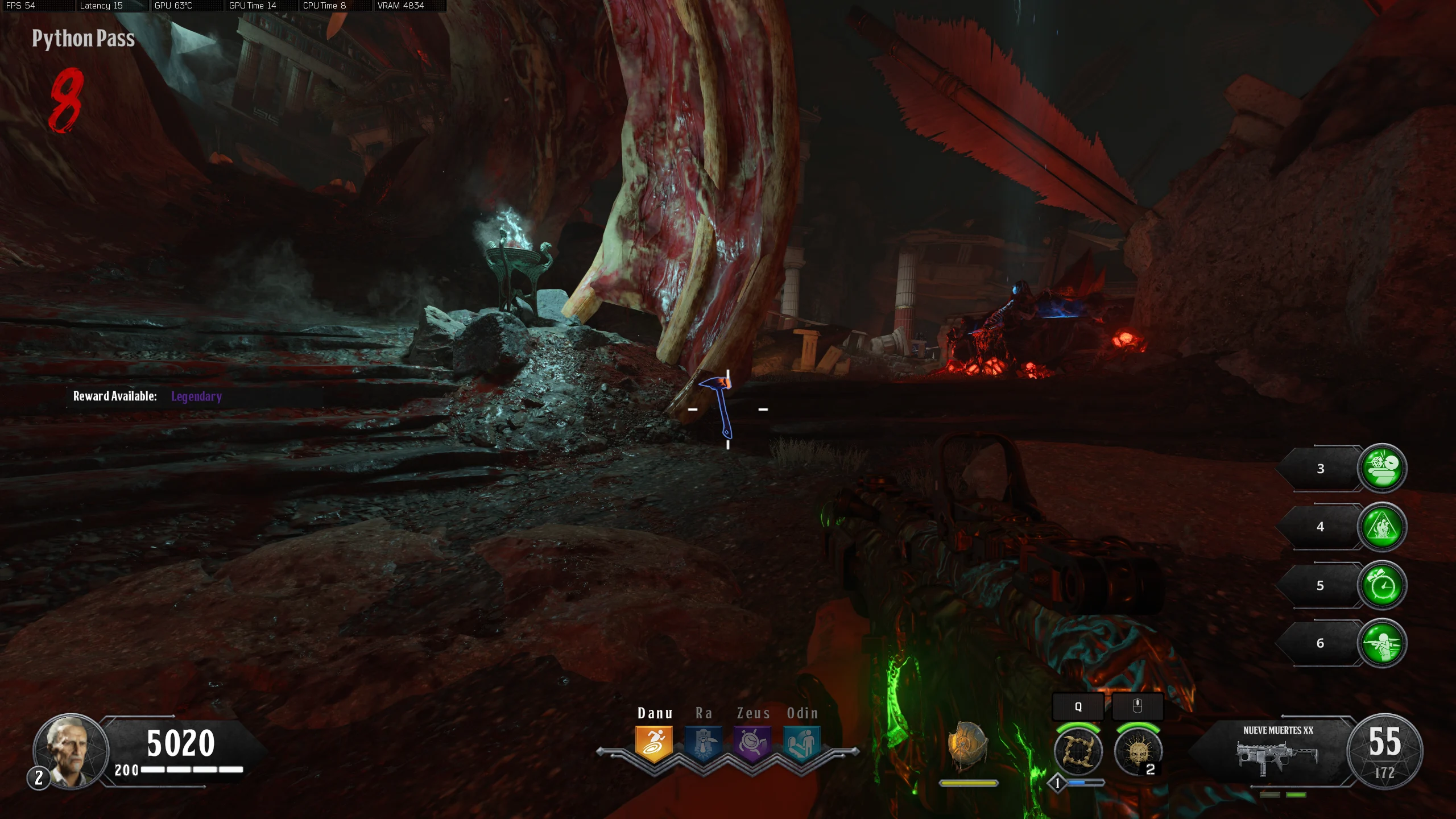Click the Legendary reward available notice

click(x=147, y=396)
